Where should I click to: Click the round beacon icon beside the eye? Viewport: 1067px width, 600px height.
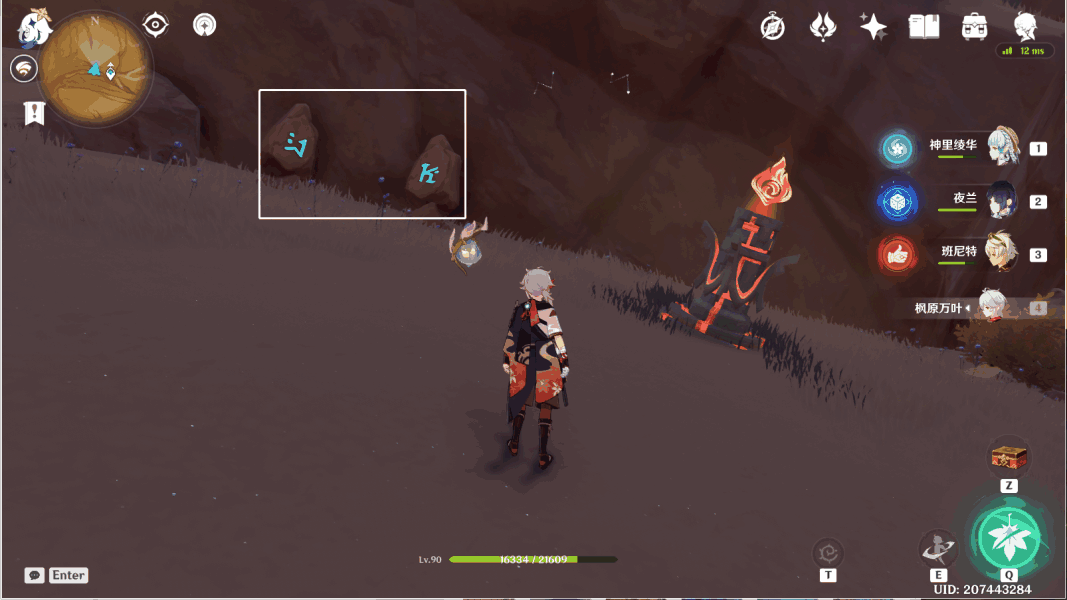(x=205, y=24)
